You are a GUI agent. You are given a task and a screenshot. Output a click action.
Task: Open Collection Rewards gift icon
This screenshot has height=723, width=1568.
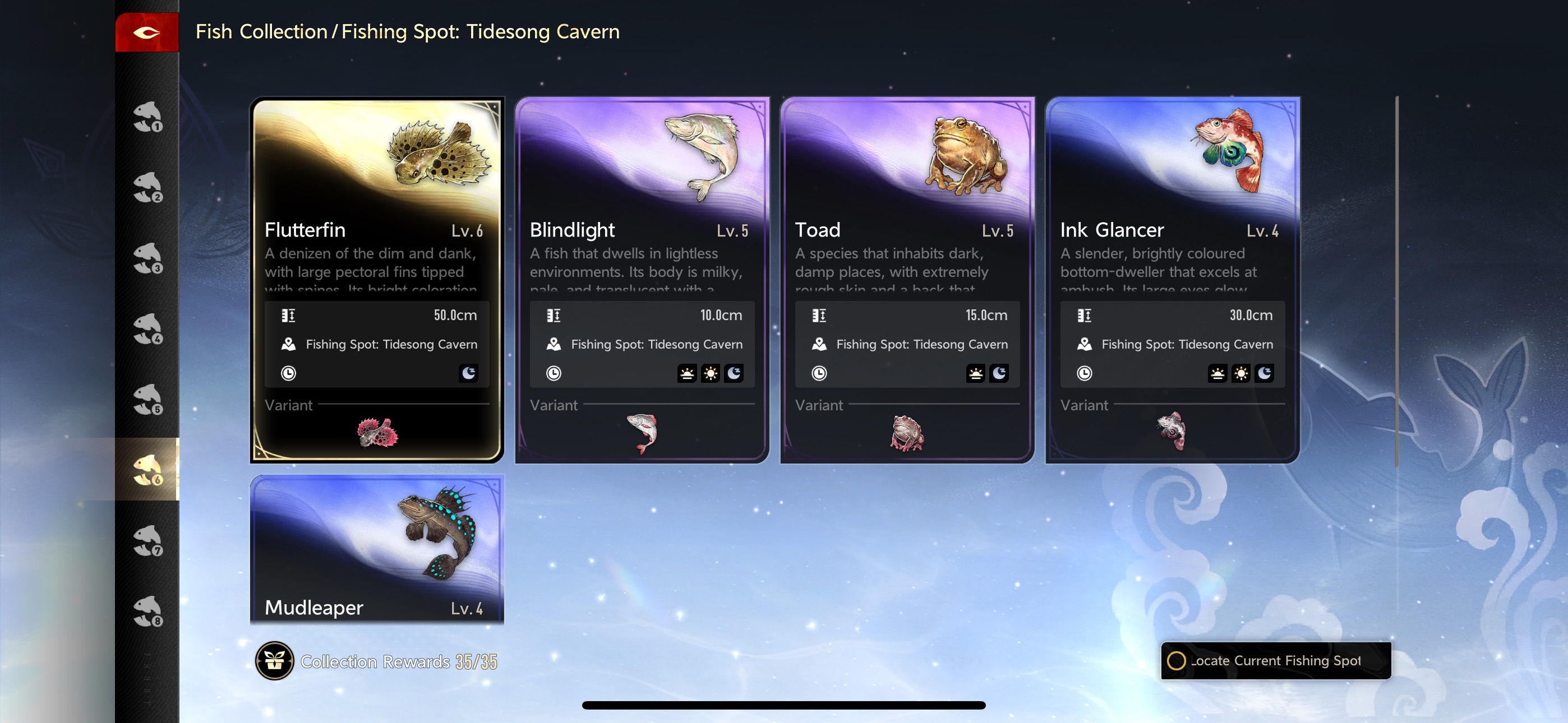[275, 661]
